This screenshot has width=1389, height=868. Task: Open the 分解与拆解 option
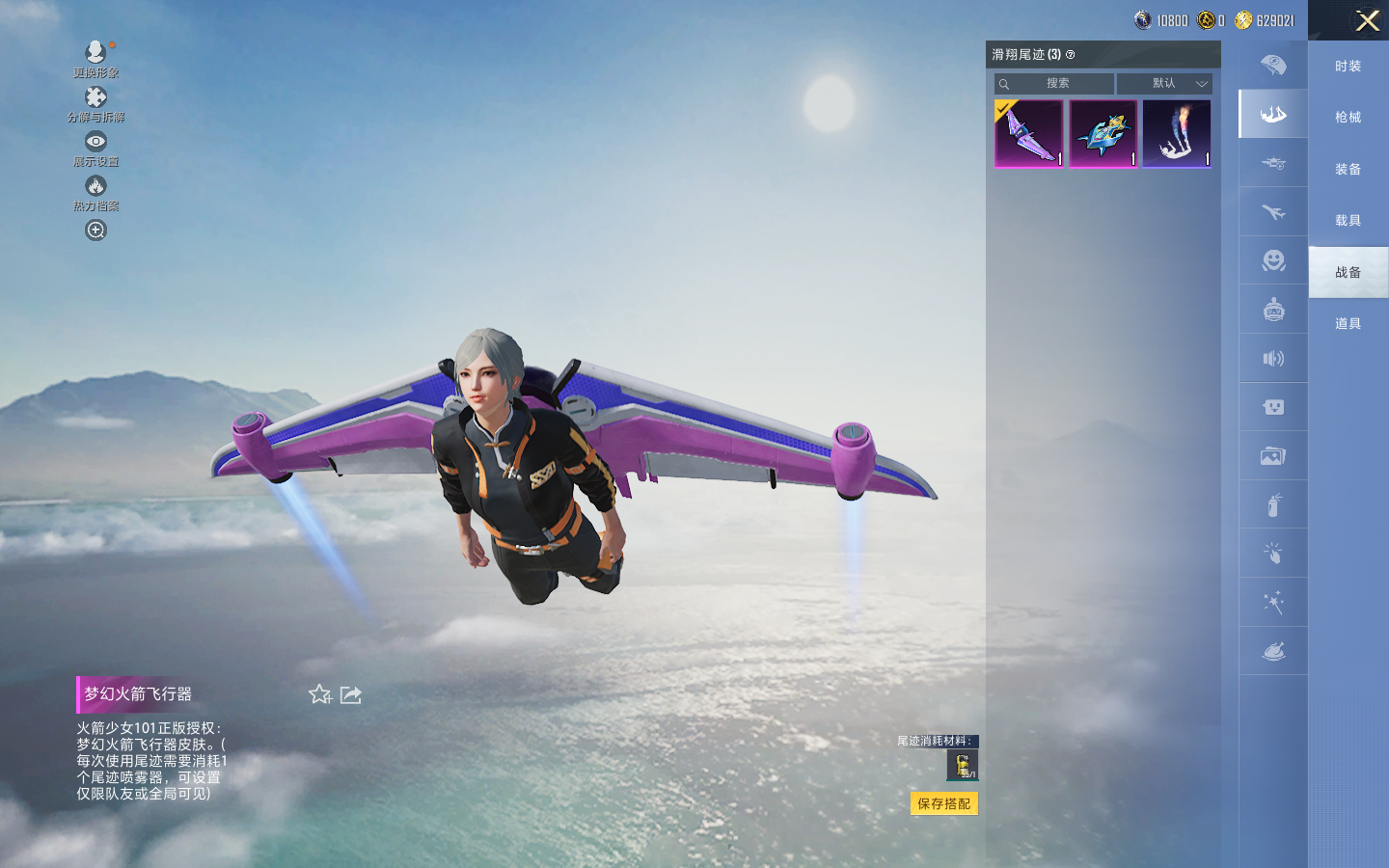95,97
